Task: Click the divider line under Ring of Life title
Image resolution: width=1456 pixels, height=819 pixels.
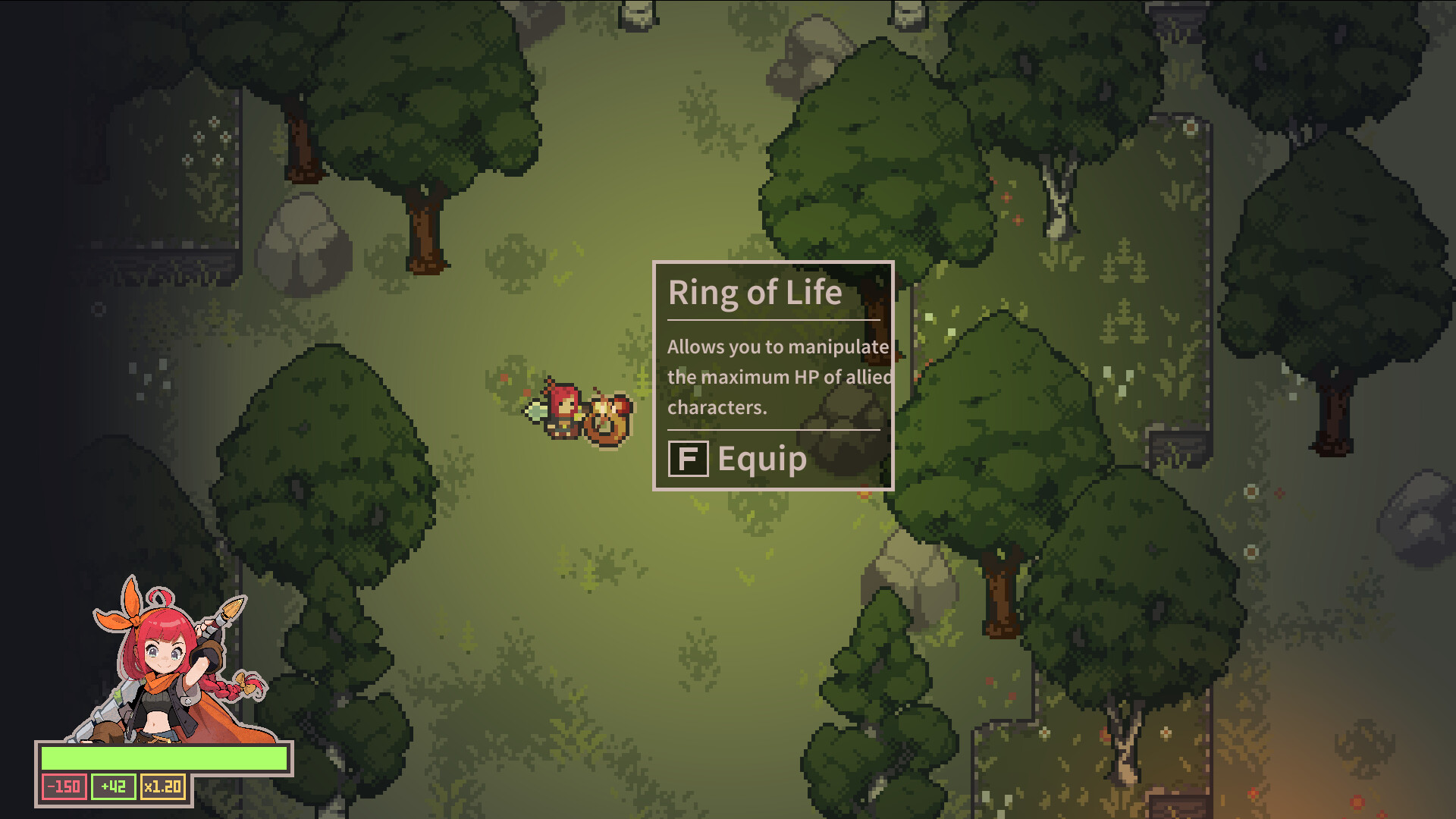Action: [x=772, y=321]
